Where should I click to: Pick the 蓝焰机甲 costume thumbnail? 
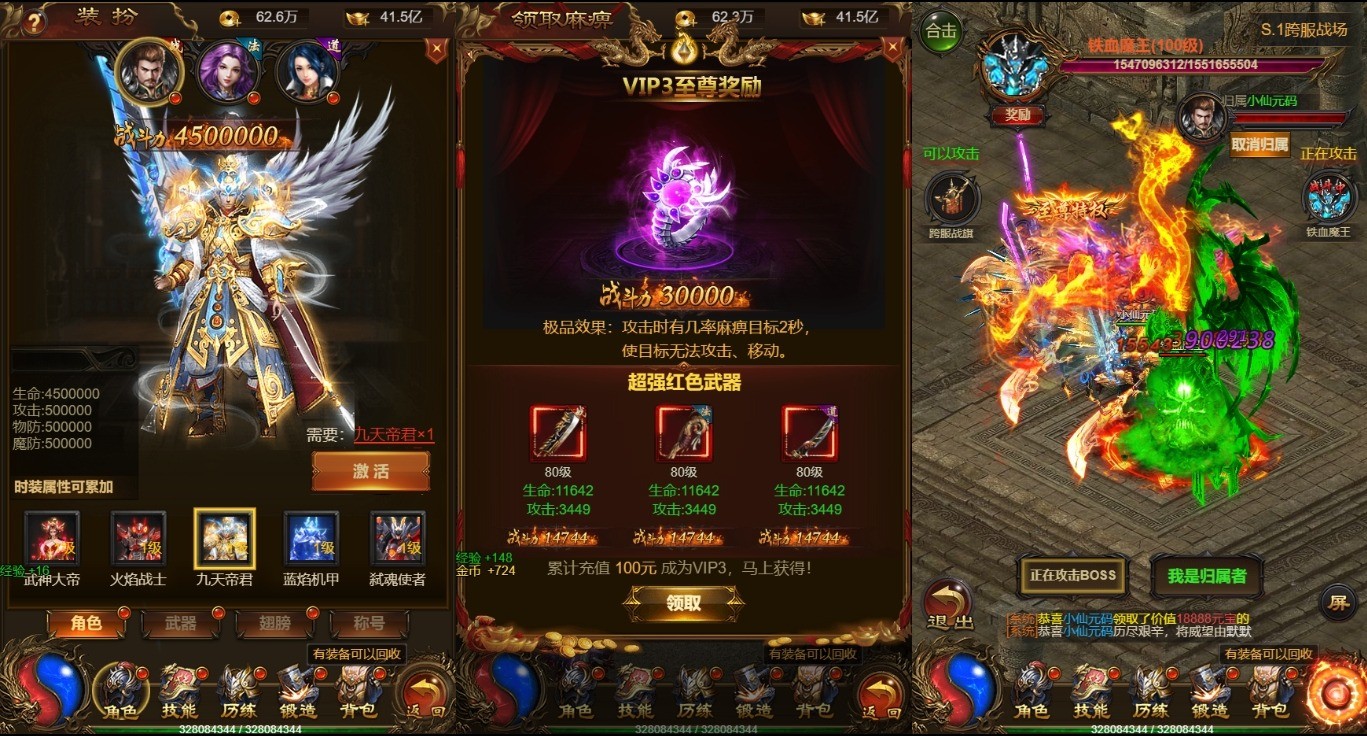311,540
